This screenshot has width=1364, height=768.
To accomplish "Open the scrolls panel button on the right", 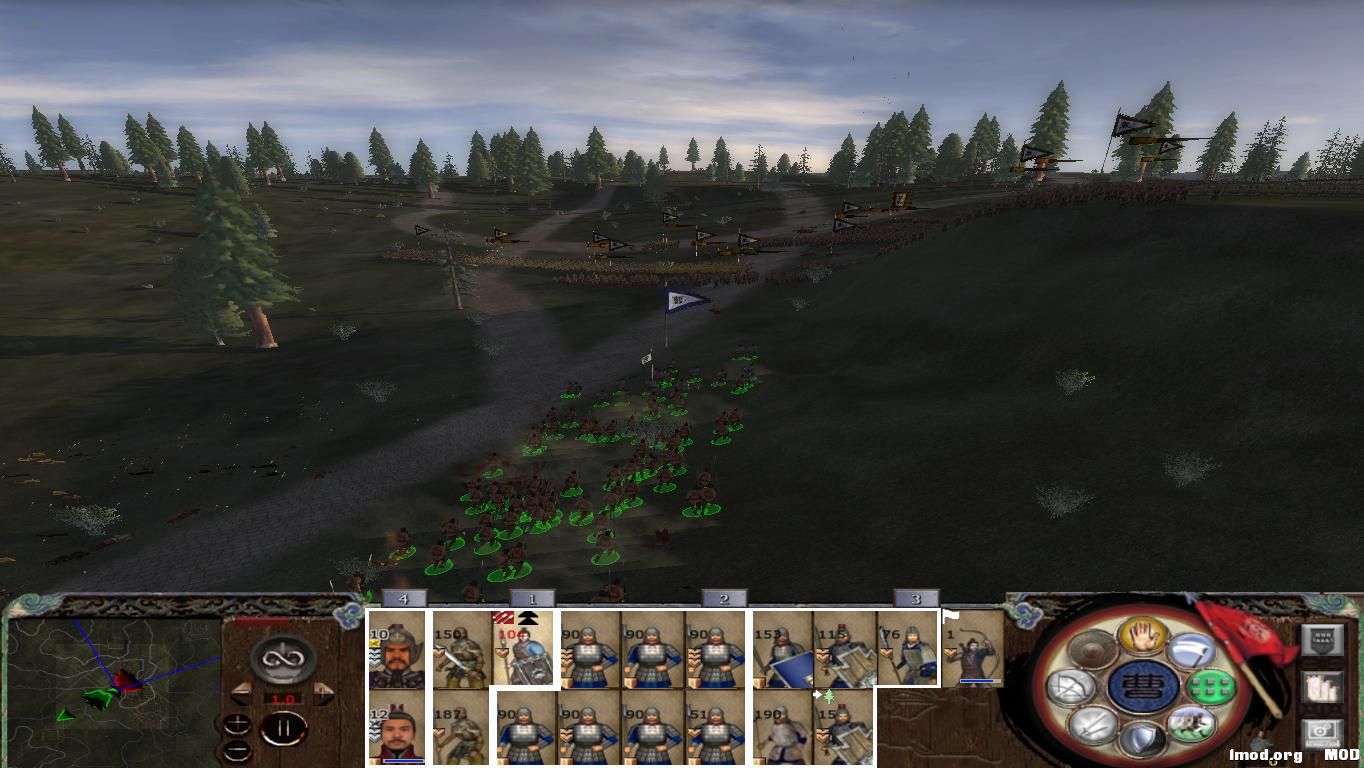I will pyautogui.click(x=1323, y=686).
